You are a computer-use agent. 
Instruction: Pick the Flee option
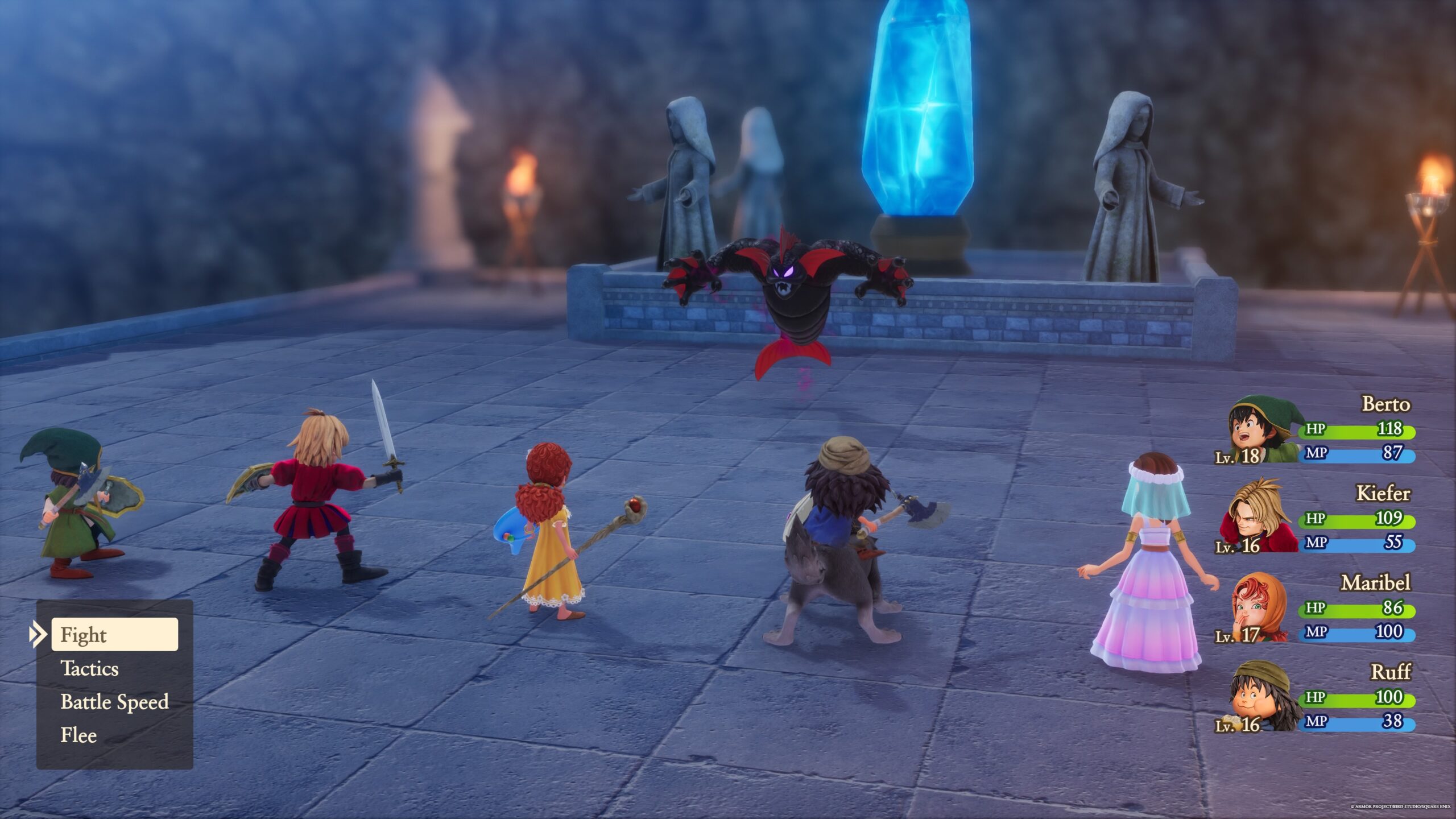[78, 735]
